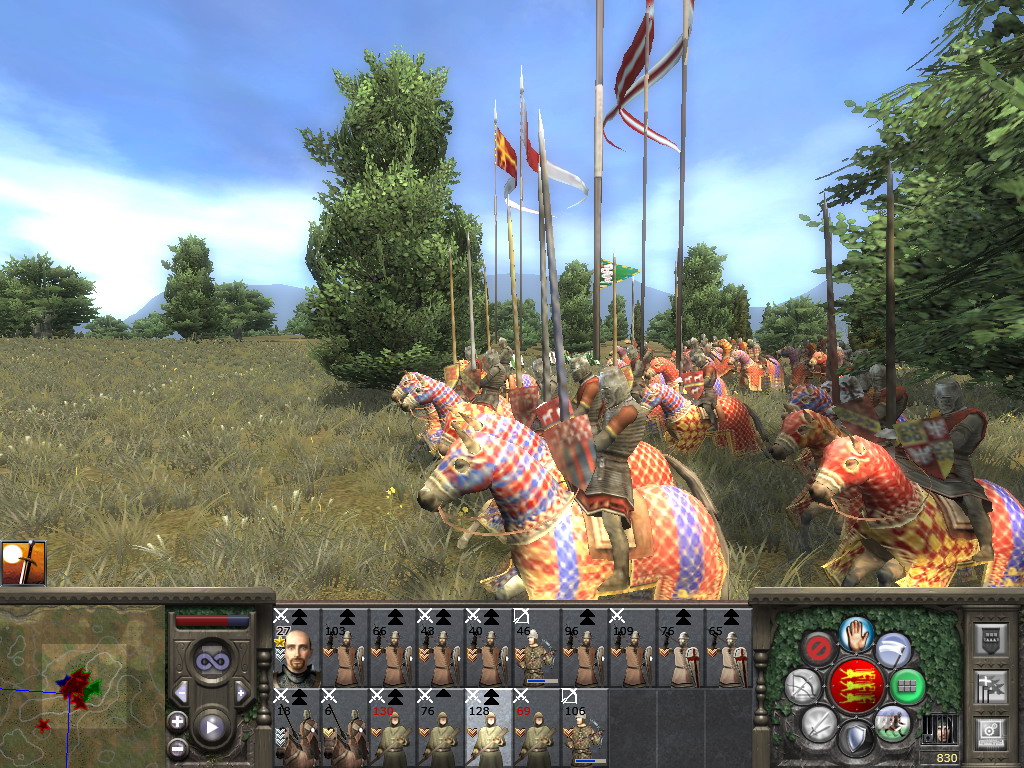Click the red three-lions faction emblem
The width and height of the screenshot is (1024, 768).
point(855,686)
